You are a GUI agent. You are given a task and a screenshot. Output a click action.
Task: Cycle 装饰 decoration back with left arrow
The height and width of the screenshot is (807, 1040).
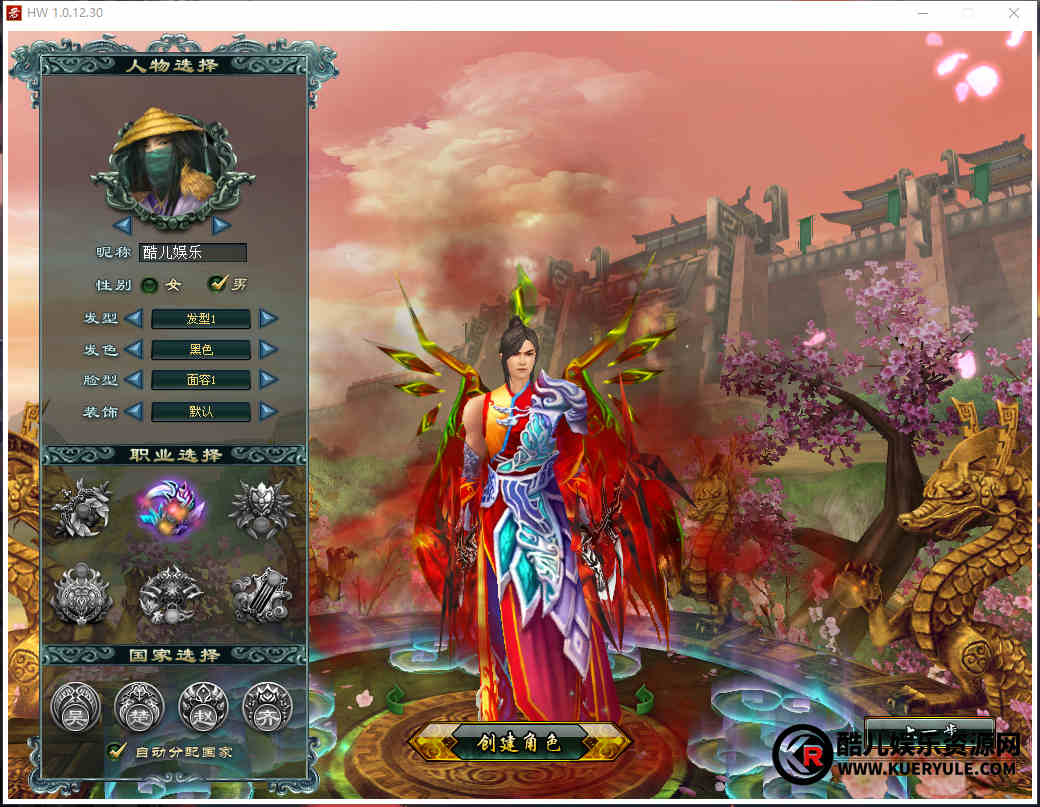click(134, 411)
